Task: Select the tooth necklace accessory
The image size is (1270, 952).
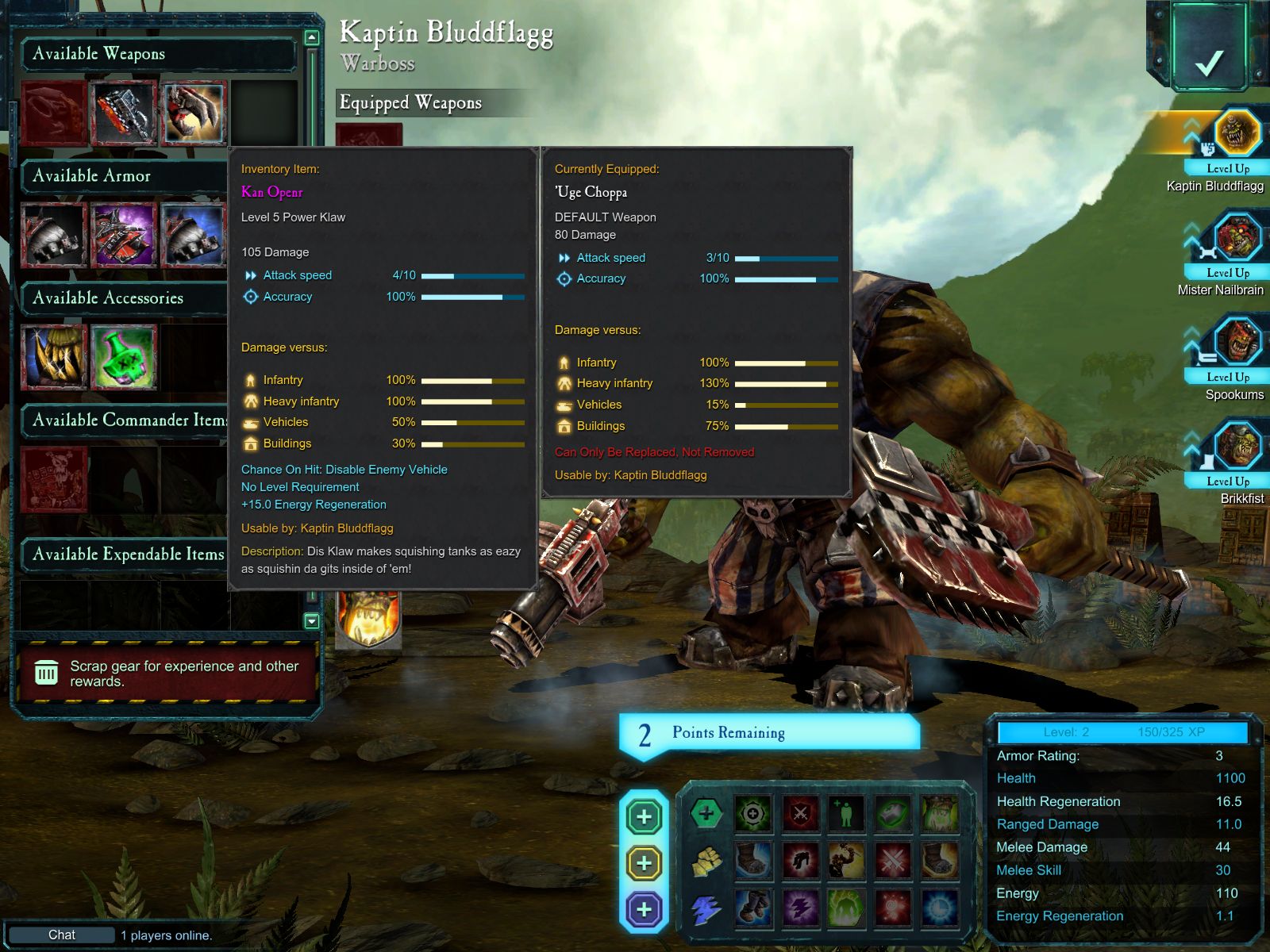Action: (x=53, y=356)
